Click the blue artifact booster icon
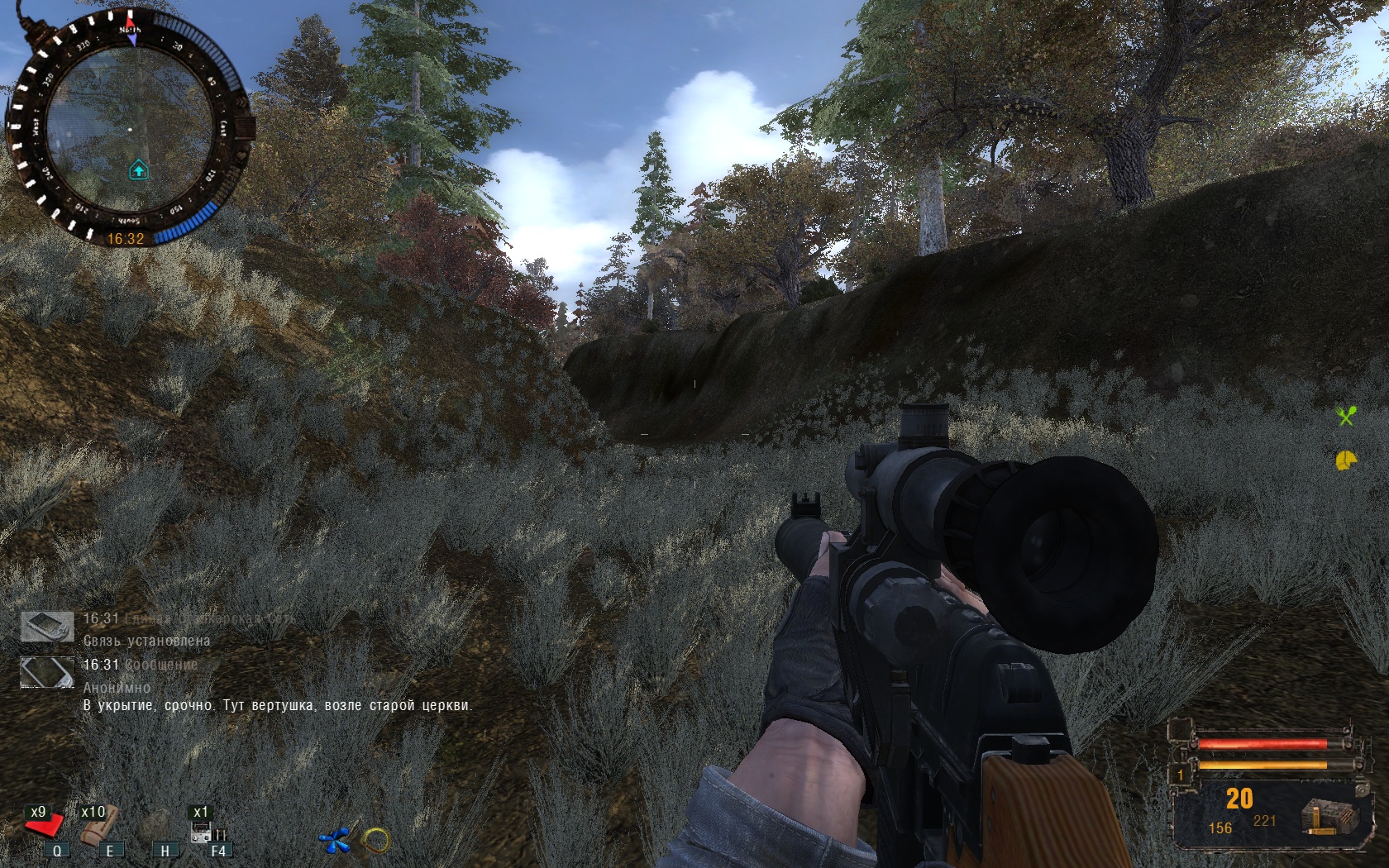1389x868 pixels. tap(335, 841)
